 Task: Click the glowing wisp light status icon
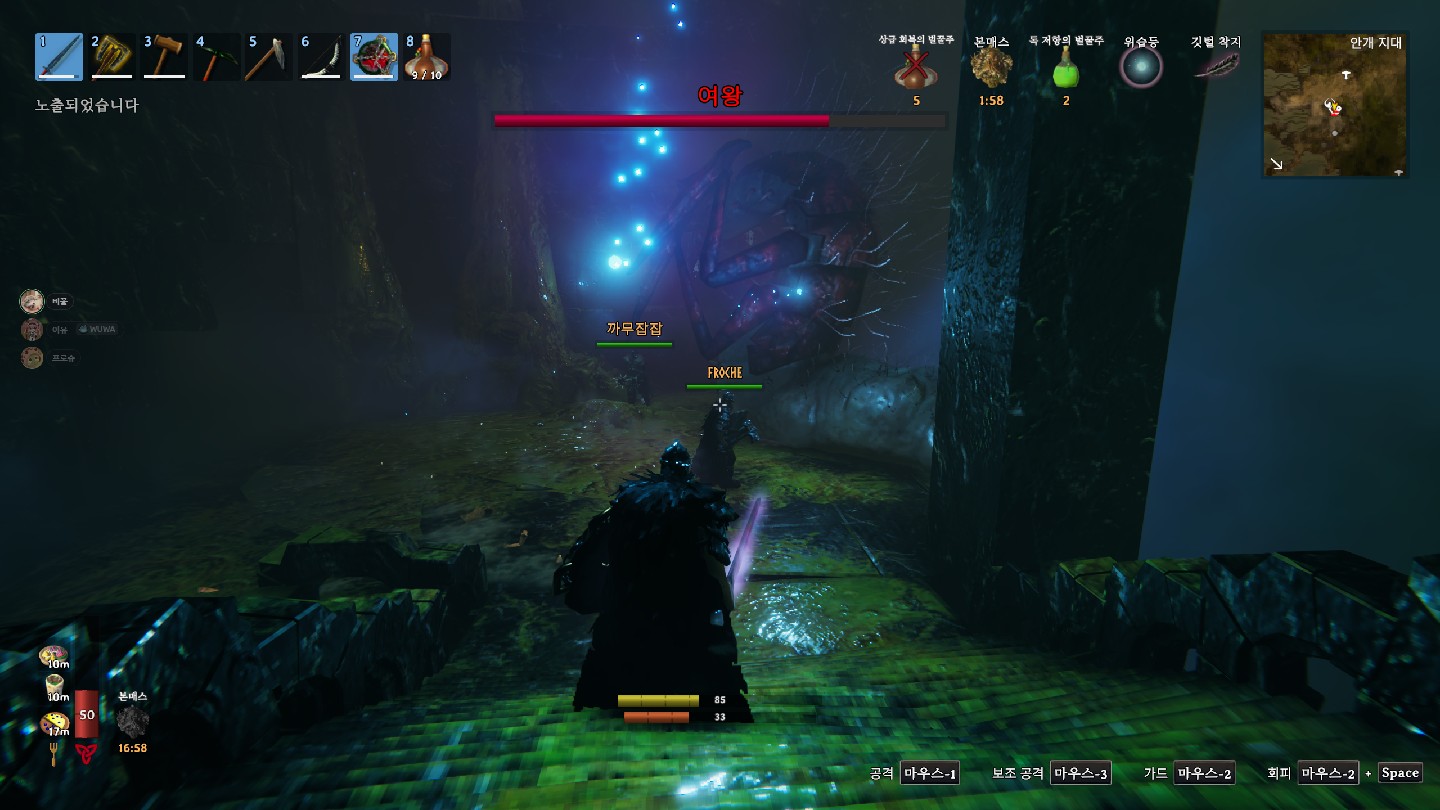tap(1141, 67)
